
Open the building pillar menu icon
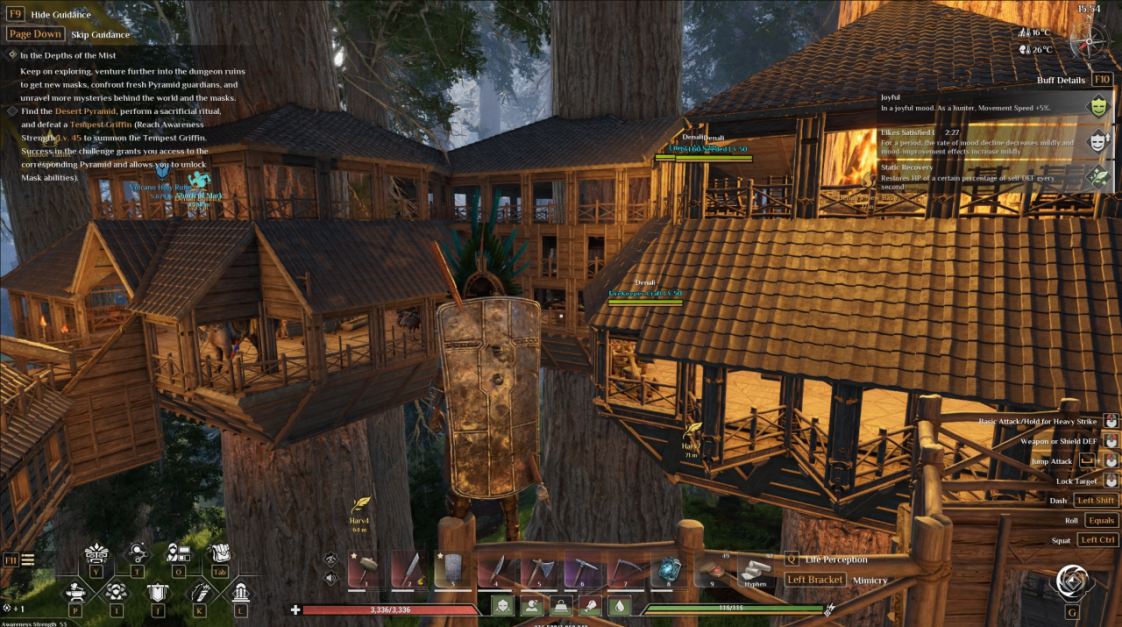click(x=241, y=590)
